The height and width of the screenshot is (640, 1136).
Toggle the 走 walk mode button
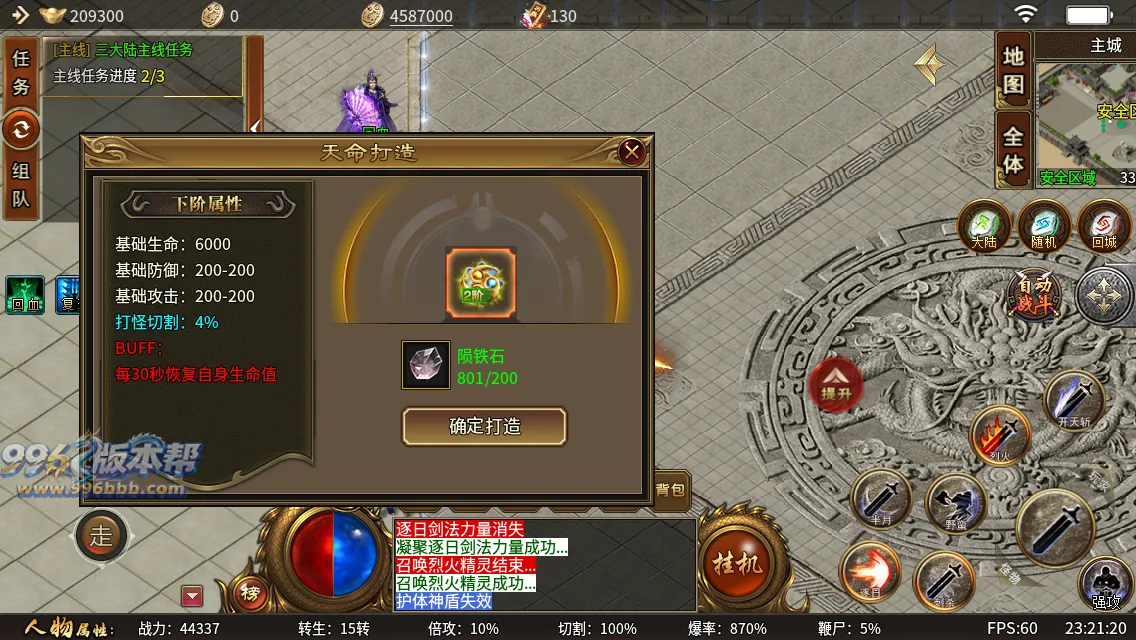point(101,535)
